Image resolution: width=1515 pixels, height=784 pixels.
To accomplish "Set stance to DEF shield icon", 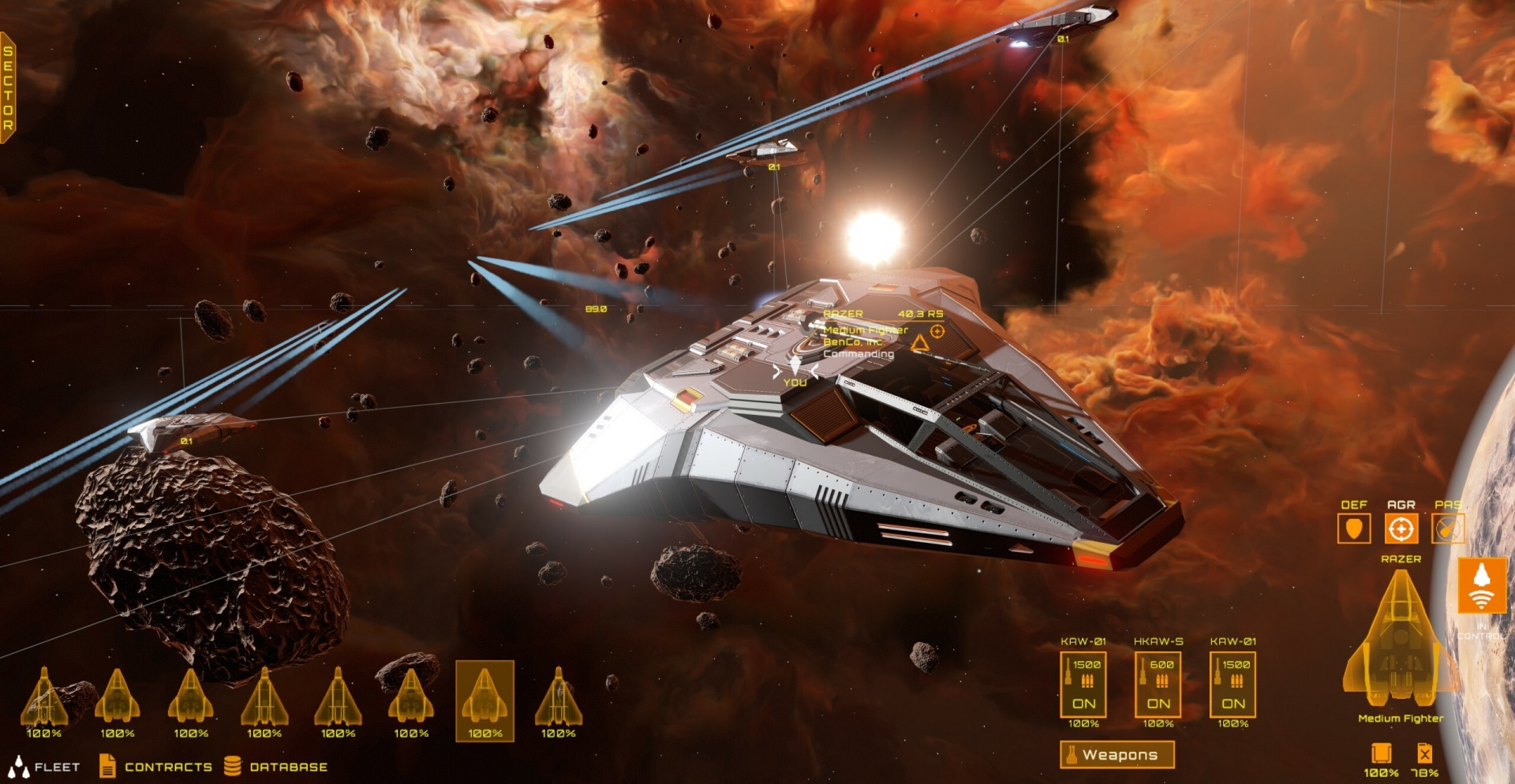I will pos(1353,528).
